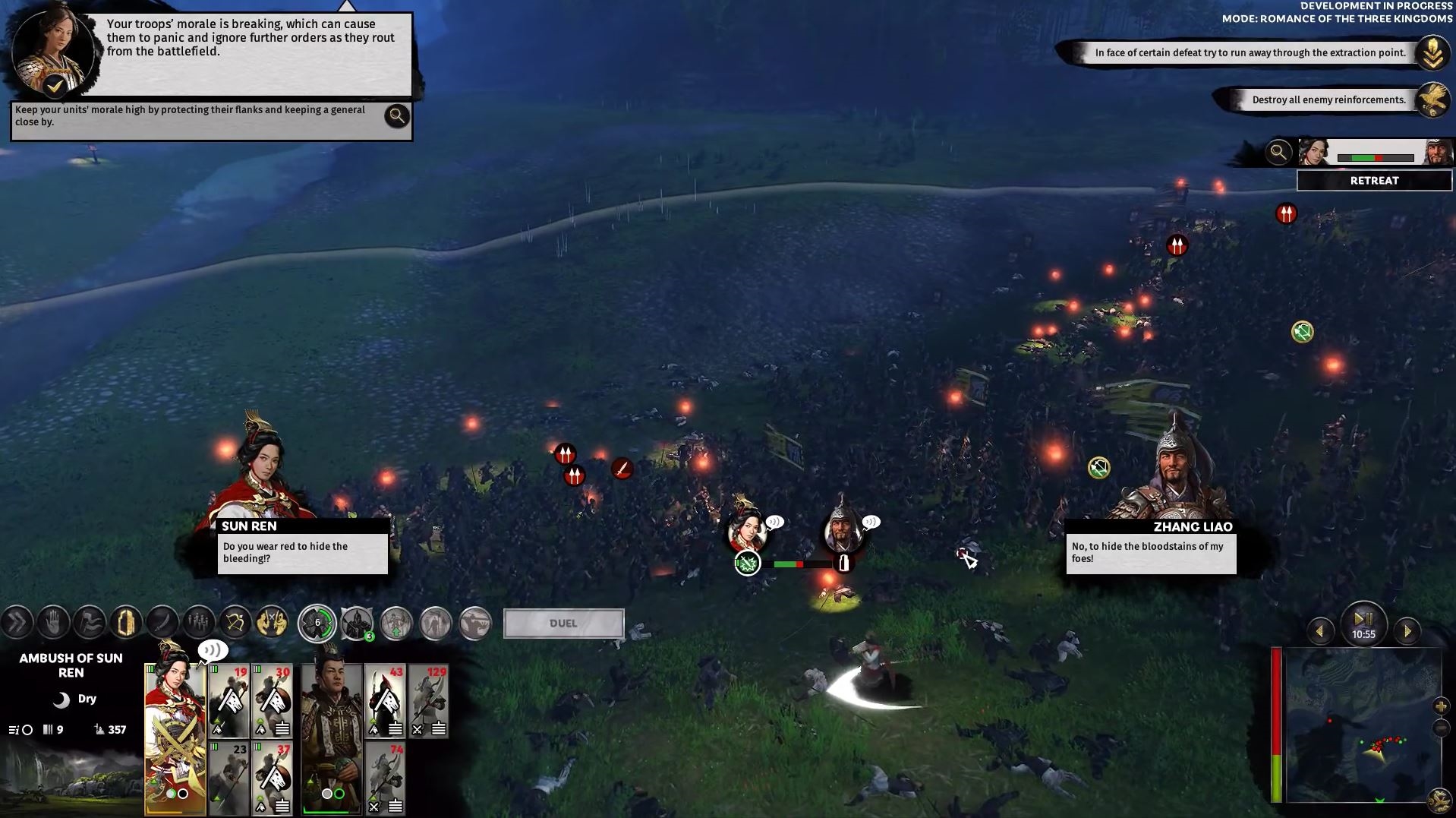Toggle the run double-chevron order icon
The image size is (1456, 818).
tap(17, 624)
